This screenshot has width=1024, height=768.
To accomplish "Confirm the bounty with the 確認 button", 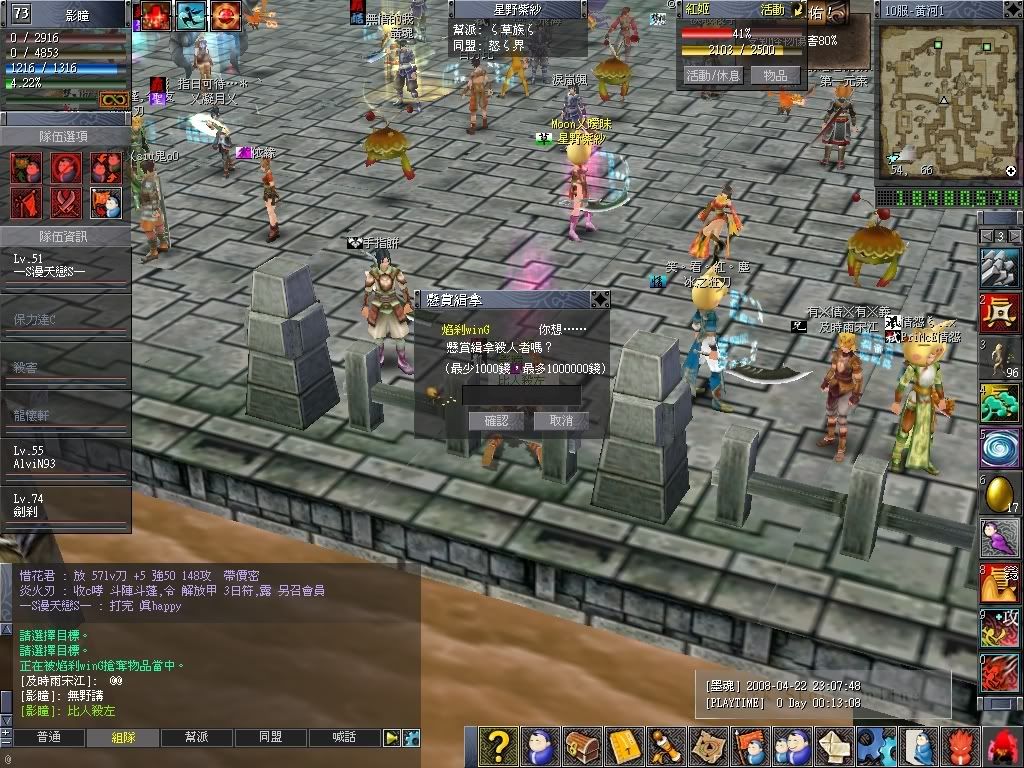I will pos(496,421).
